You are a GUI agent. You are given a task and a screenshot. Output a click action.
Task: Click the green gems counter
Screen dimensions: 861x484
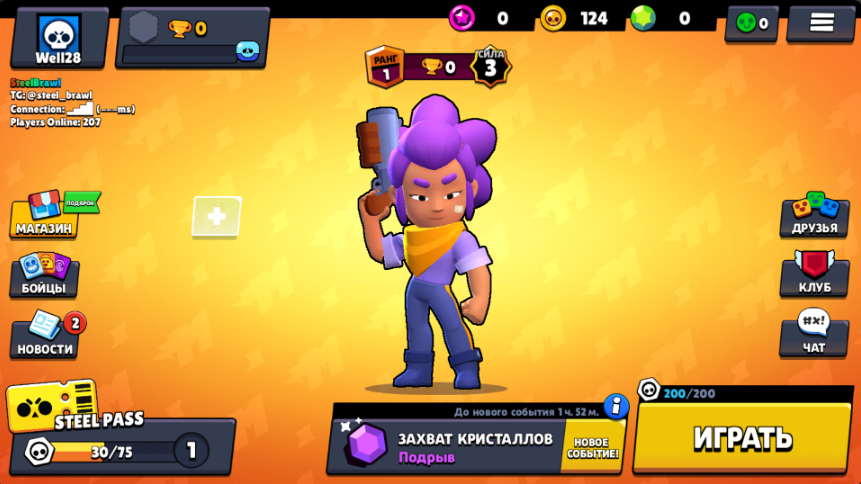click(663, 18)
